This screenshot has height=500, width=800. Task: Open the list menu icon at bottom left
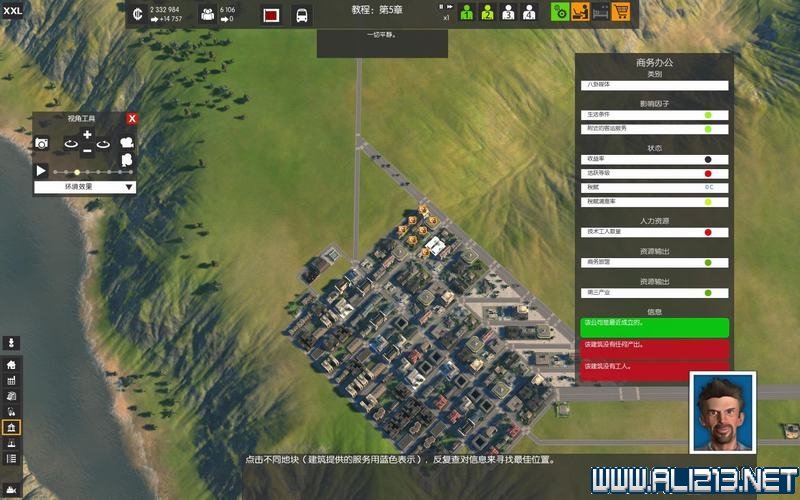(12, 459)
